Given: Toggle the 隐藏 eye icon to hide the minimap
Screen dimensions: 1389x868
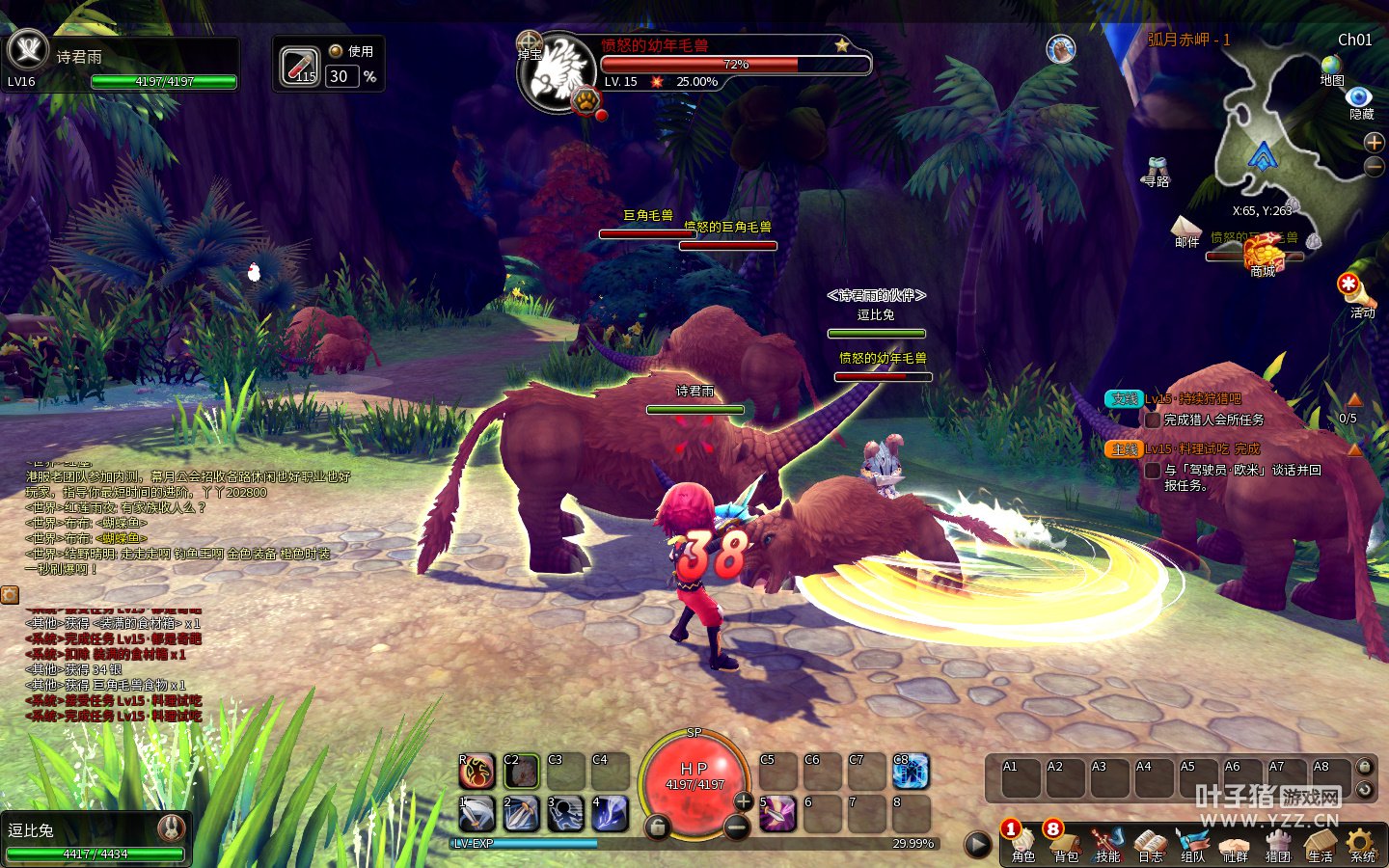Looking at the screenshot, I should [1360, 97].
